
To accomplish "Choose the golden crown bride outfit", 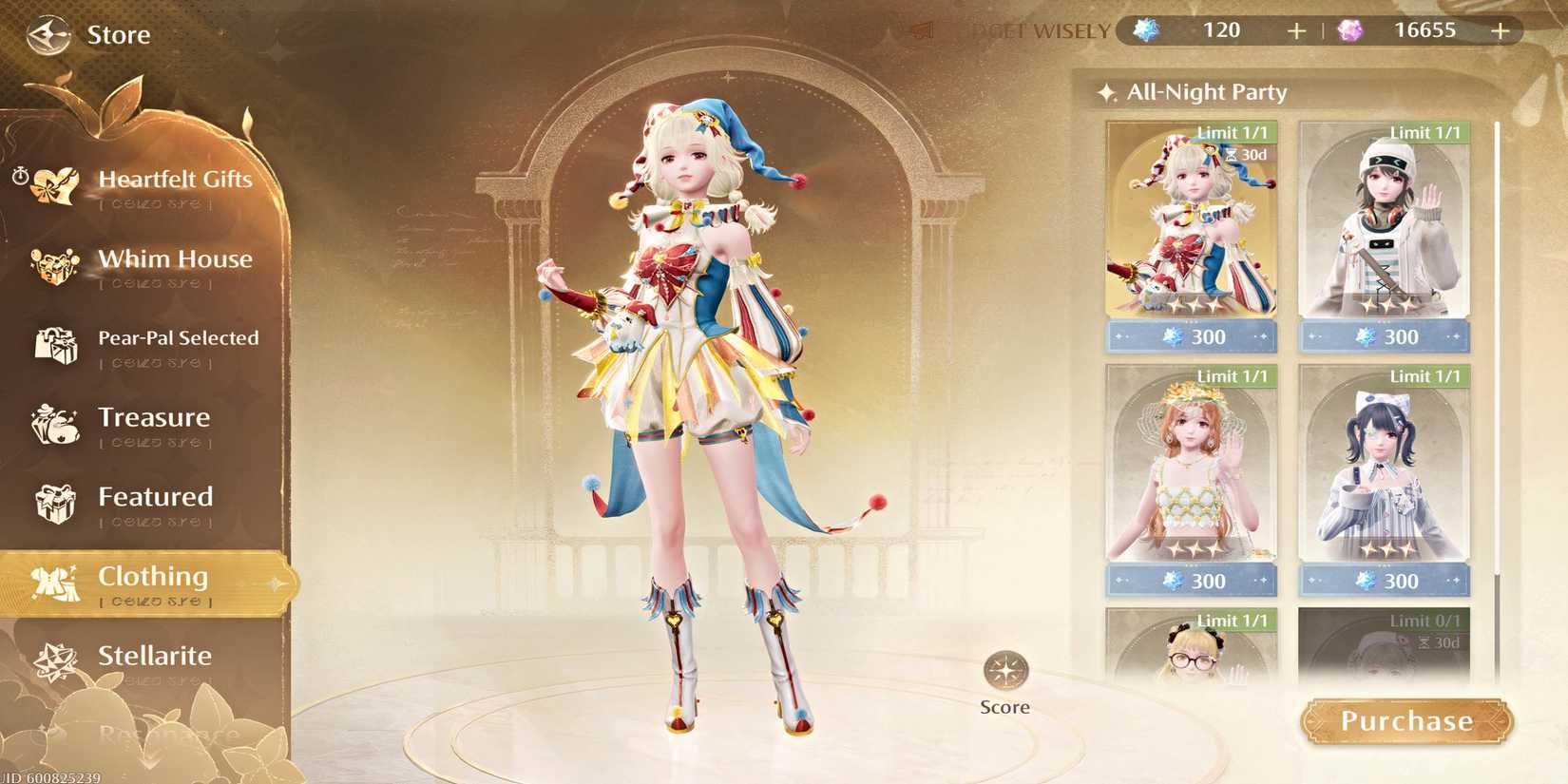I will click(1190, 470).
